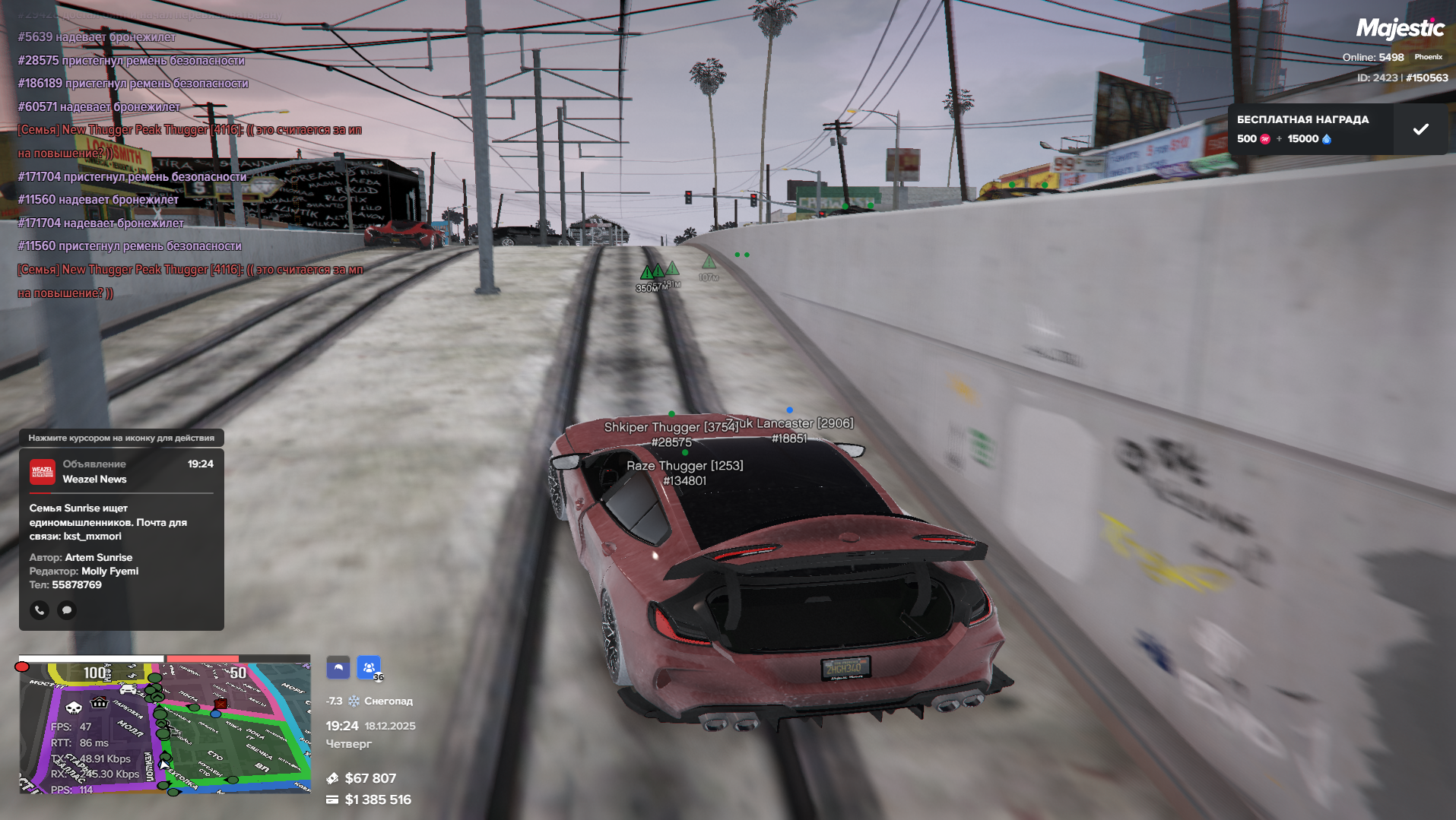
Task: Call the Weazel News ad author
Action: pyautogui.click(x=40, y=609)
